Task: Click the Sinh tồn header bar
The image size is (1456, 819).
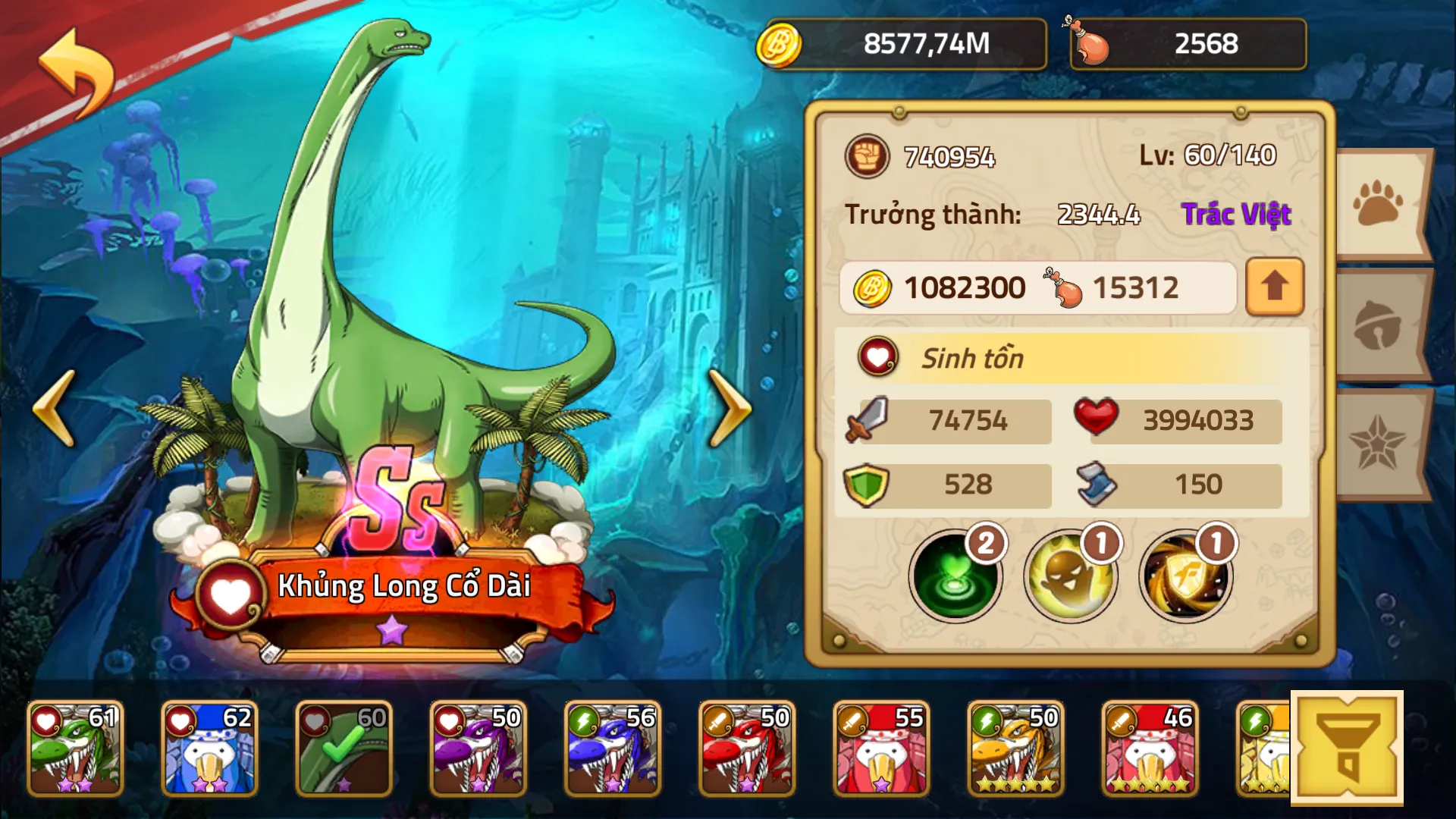Action: tap(1062, 358)
